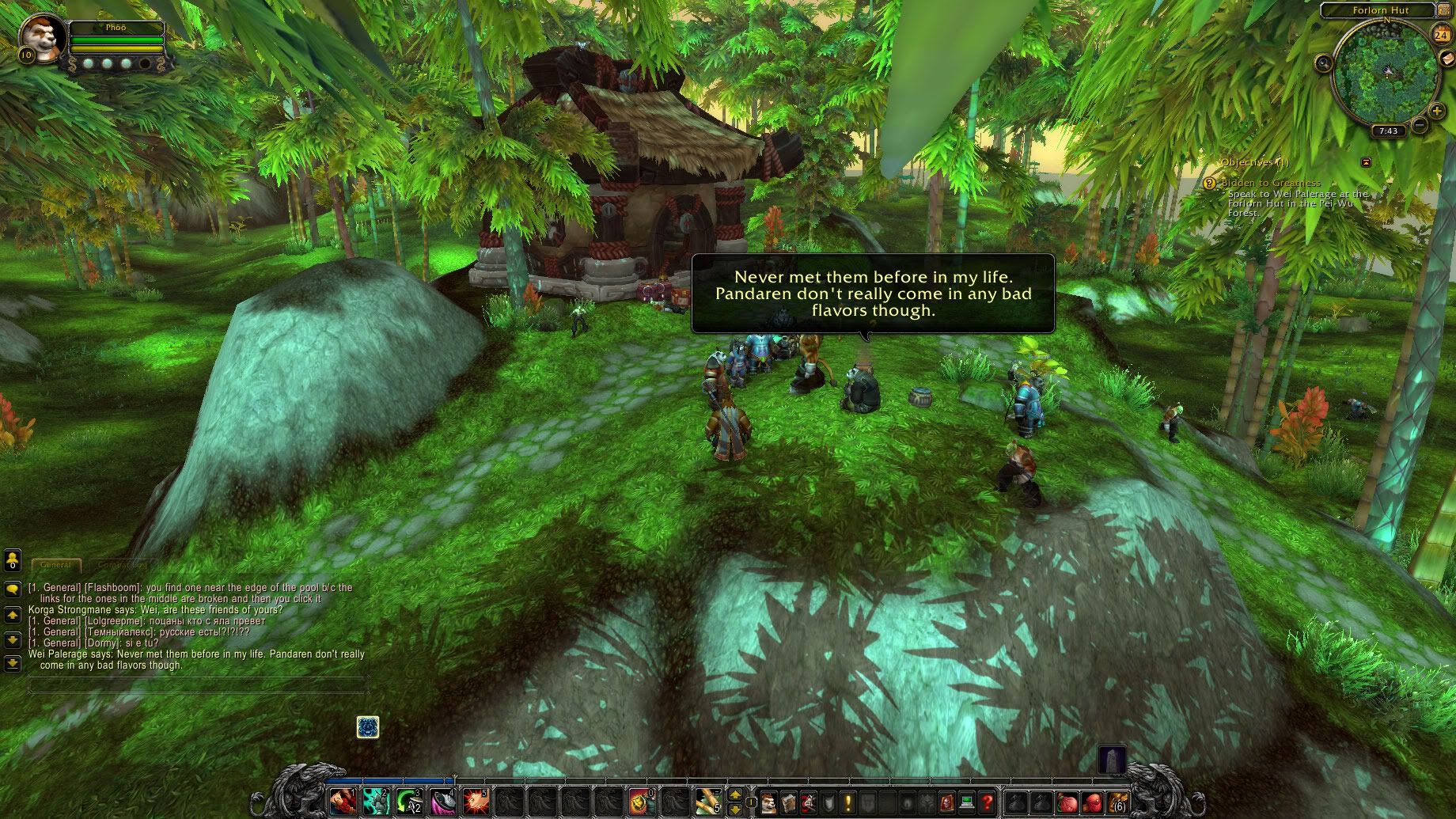Use the green ability in slot 2
Viewport: 1456px width, 819px height.
[376, 802]
